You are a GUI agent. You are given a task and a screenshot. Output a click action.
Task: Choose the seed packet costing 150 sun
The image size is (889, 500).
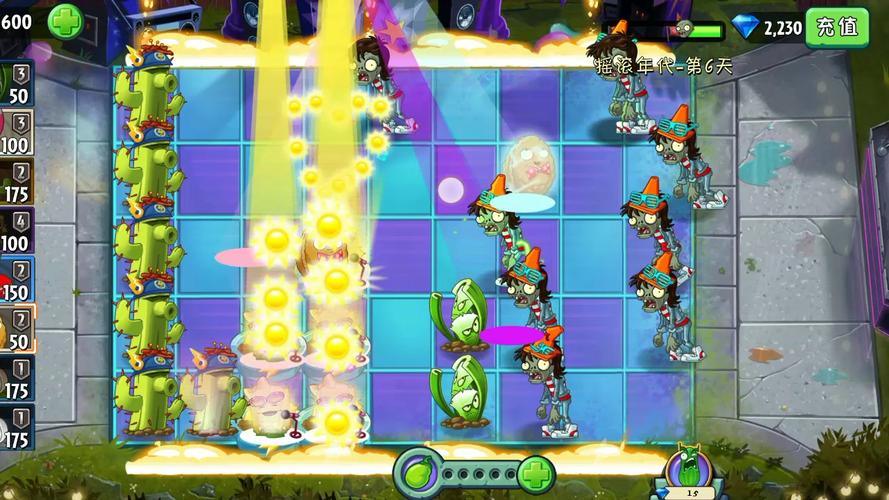[x=16, y=281]
